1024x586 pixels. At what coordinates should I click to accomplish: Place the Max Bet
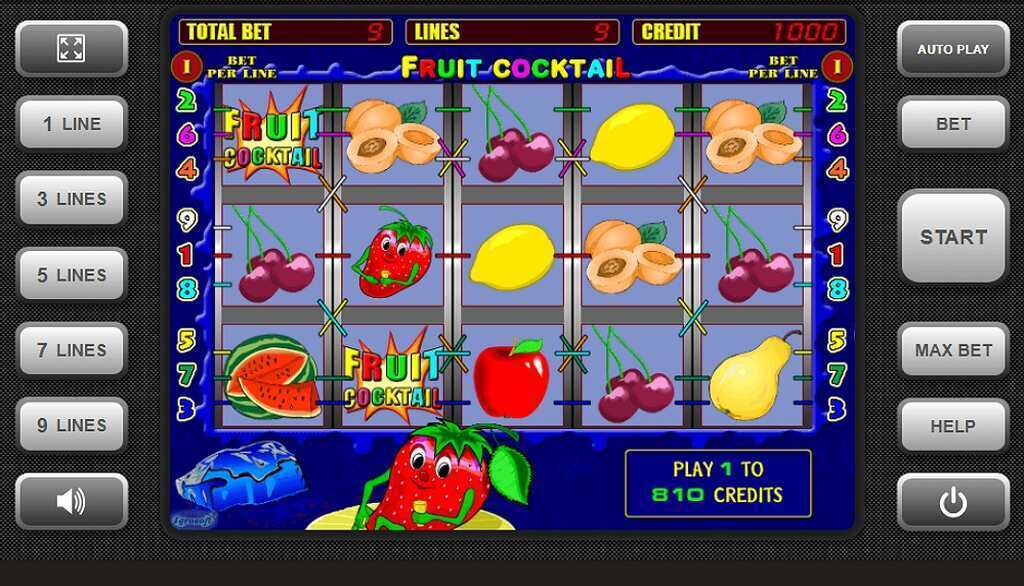click(953, 350)
